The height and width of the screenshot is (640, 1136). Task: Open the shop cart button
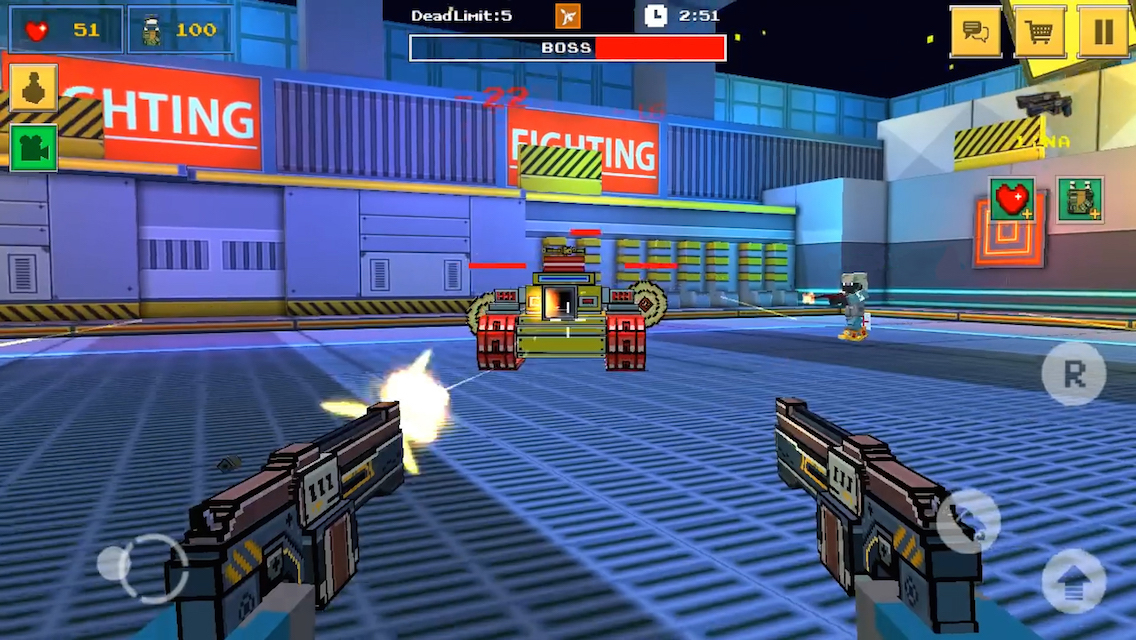1039,32
